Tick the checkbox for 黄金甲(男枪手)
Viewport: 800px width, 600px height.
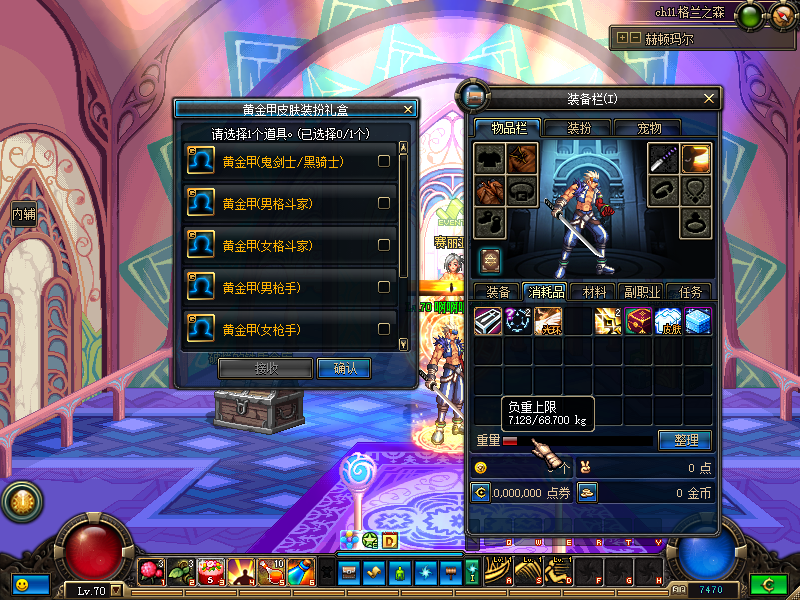tap(384, 287)
